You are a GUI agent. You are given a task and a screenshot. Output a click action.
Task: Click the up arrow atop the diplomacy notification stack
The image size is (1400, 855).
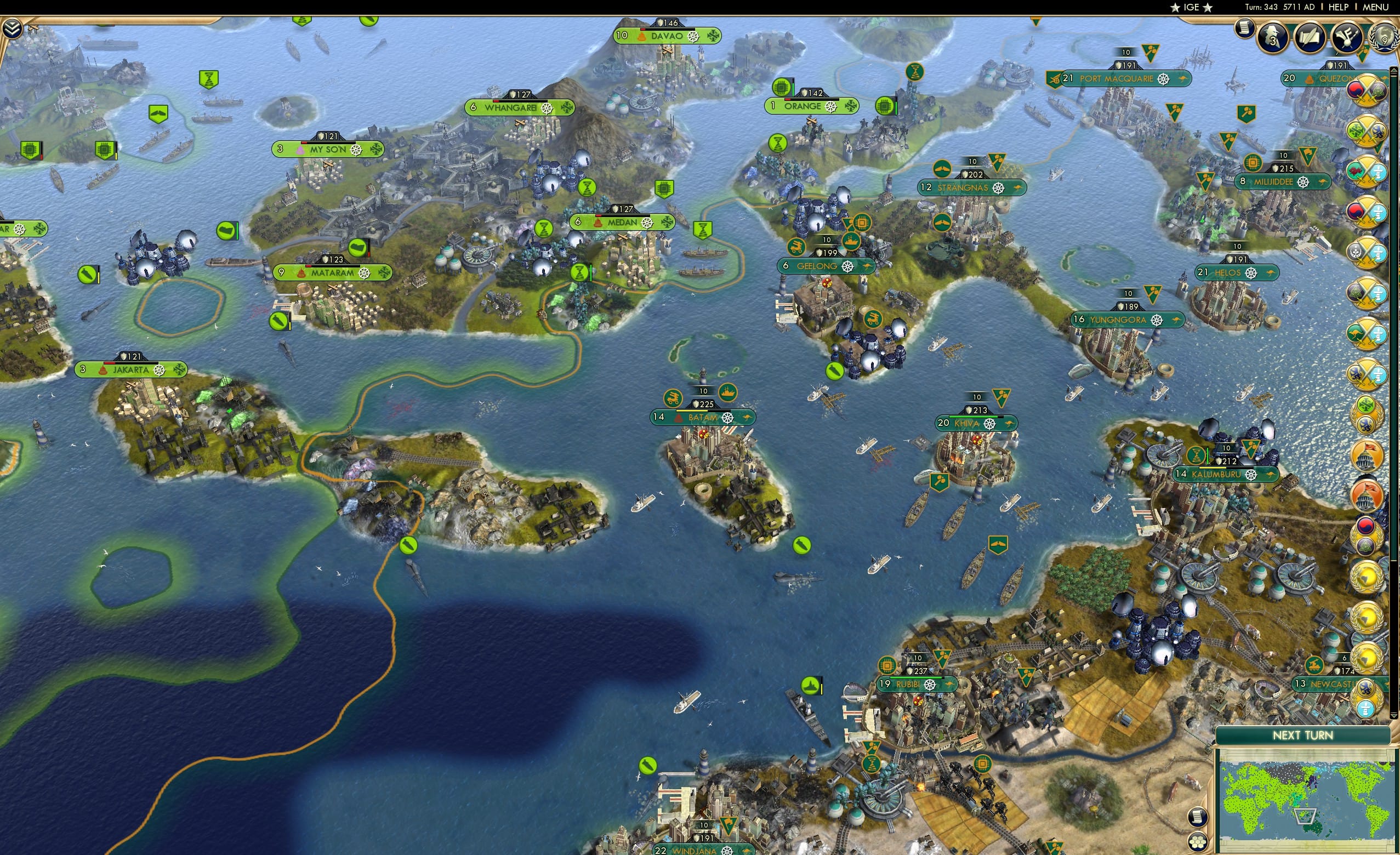click(1393, 70)
